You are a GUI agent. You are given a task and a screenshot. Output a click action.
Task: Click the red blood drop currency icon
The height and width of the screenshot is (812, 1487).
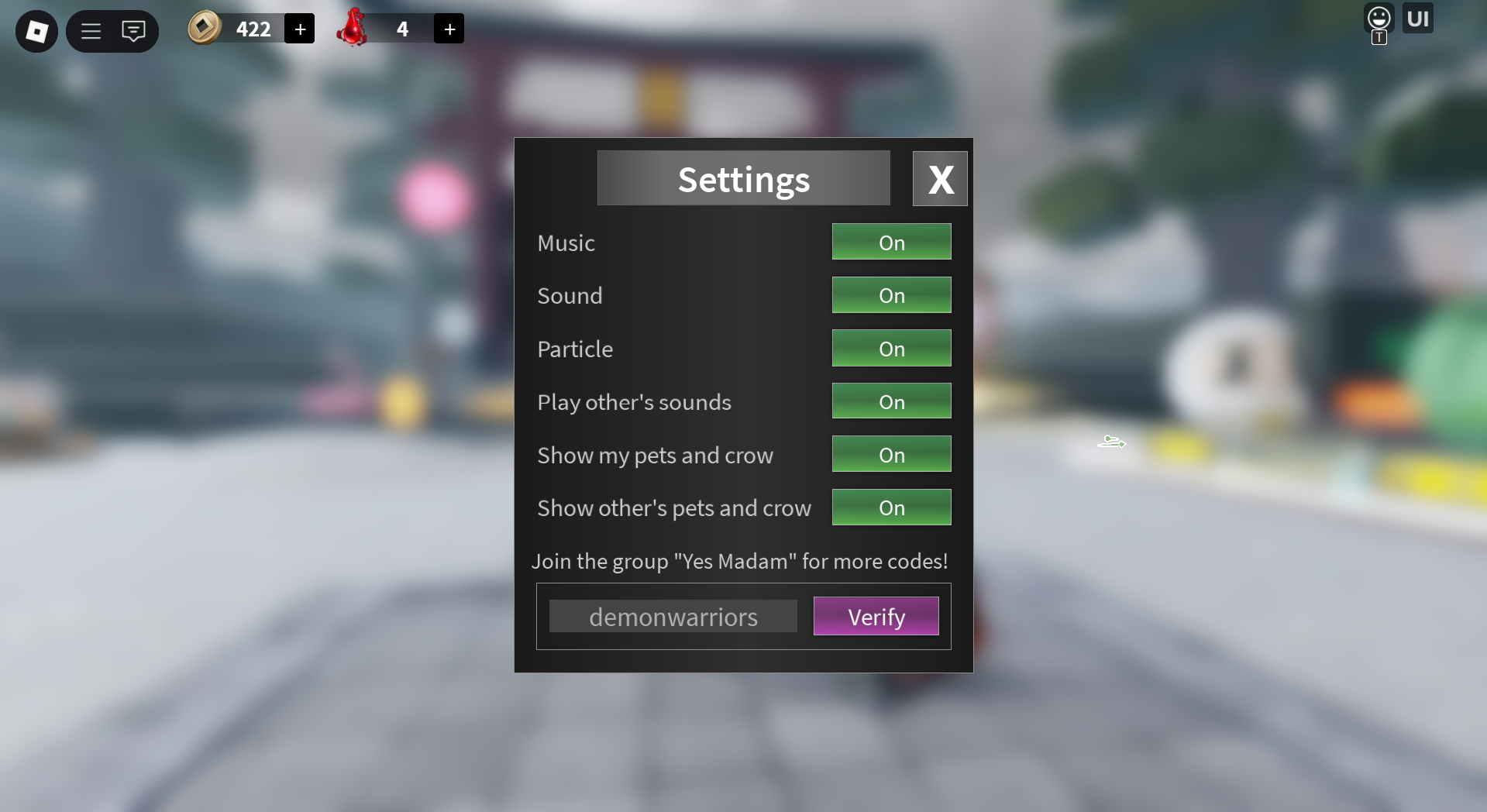353,29
